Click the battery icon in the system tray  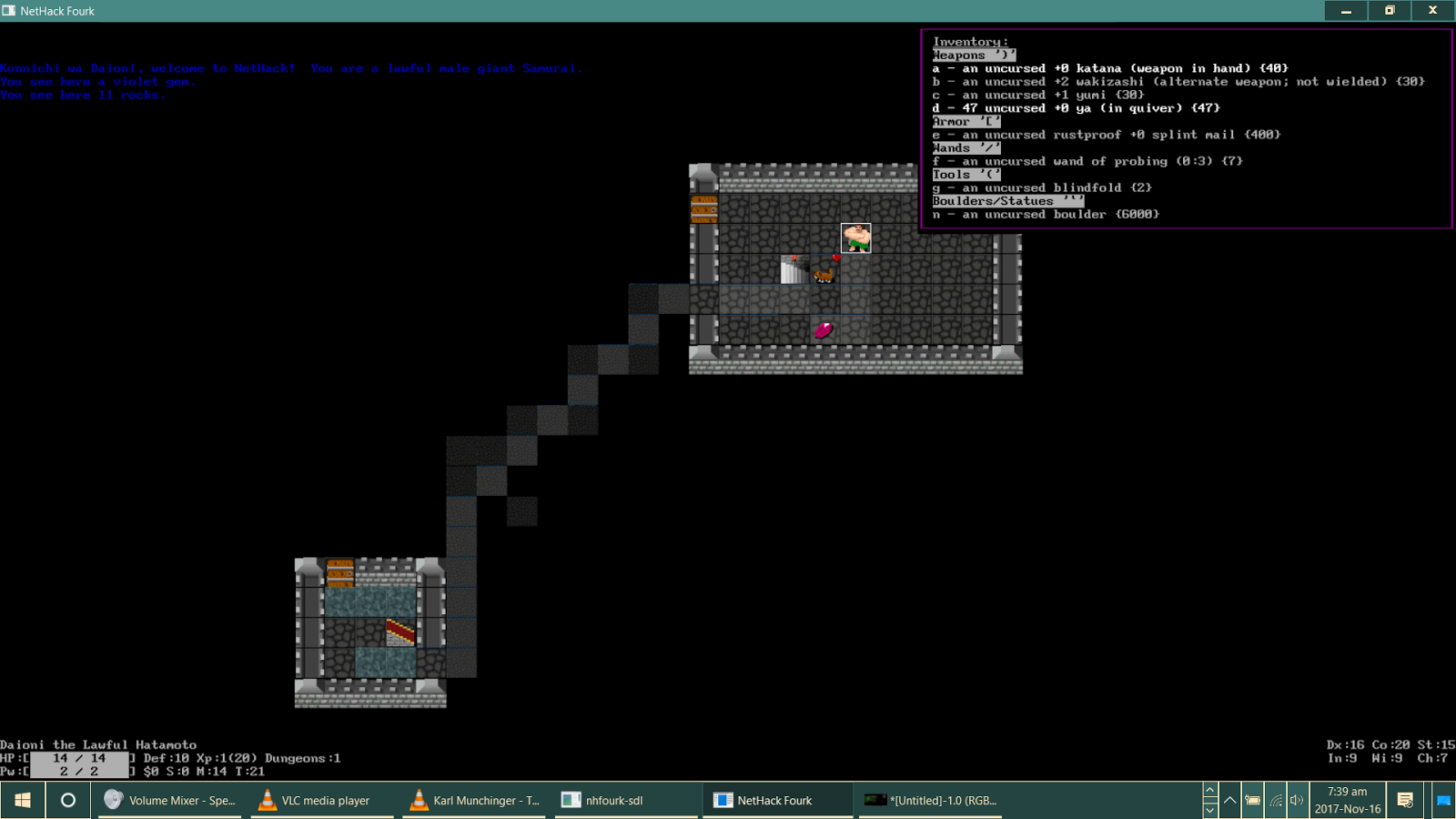(x=1252, y=800)
